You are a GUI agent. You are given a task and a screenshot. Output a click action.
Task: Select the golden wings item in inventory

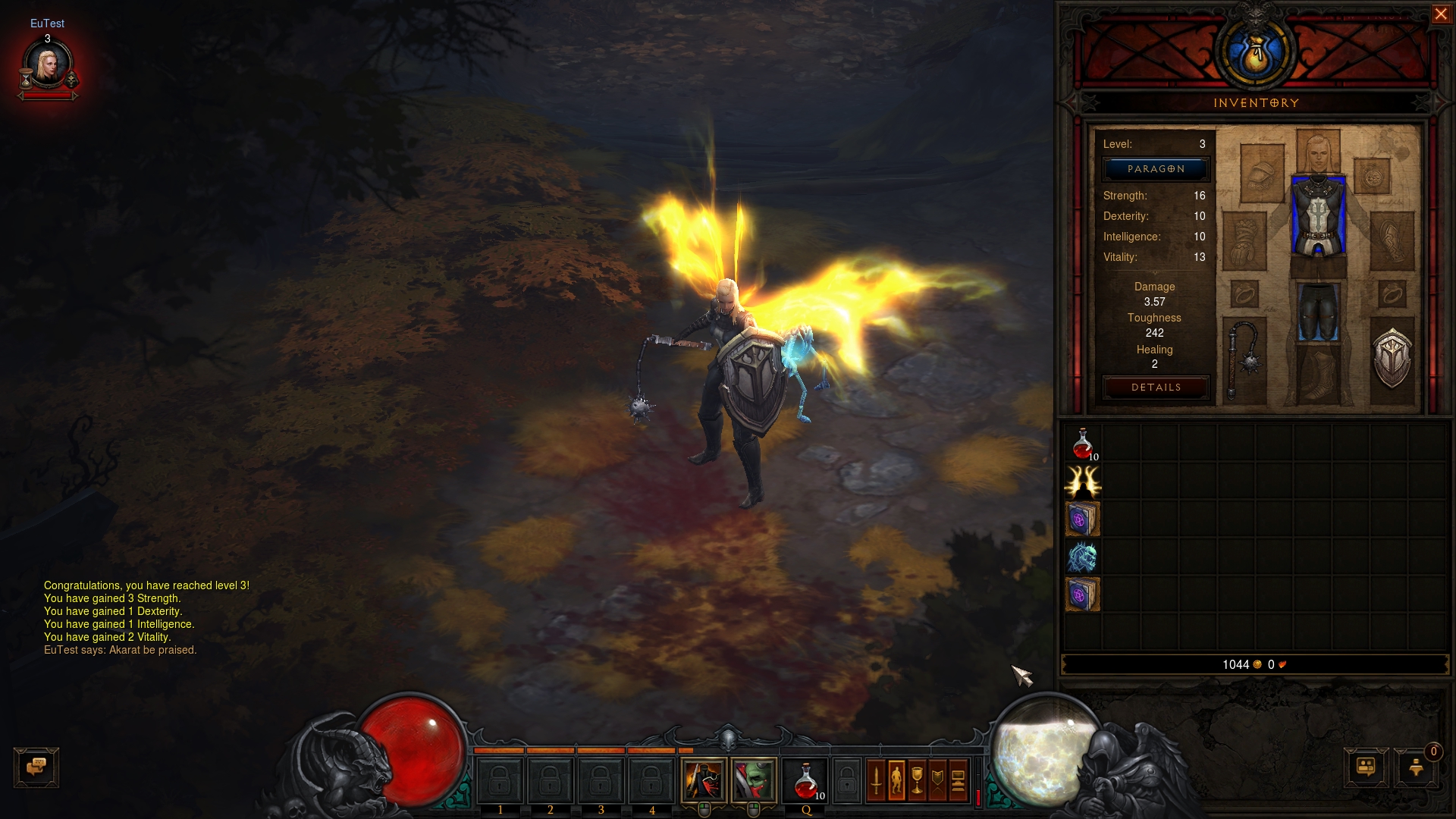click(1082, 481)
